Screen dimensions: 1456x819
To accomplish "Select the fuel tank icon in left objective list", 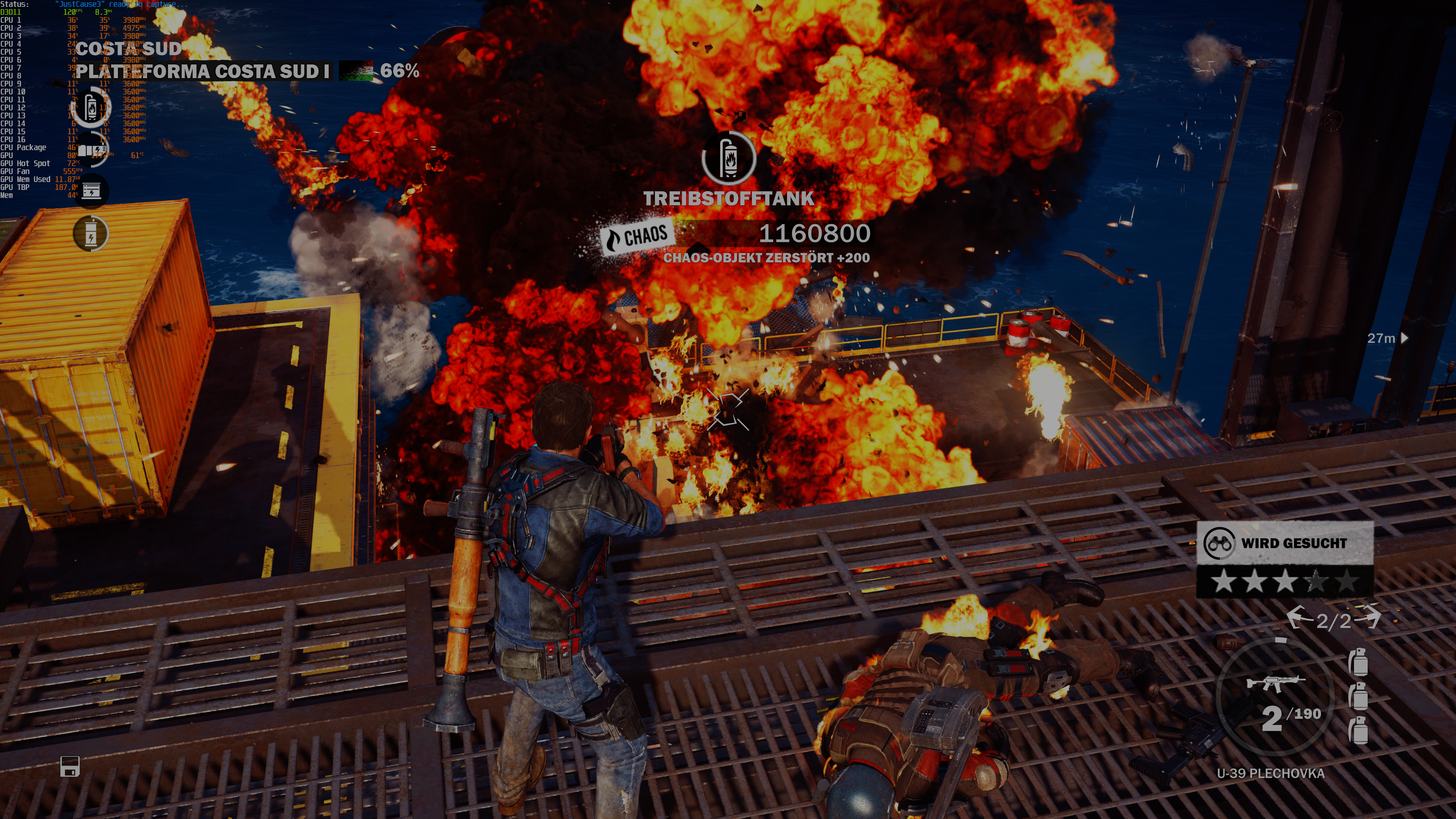I will (91, 107).
